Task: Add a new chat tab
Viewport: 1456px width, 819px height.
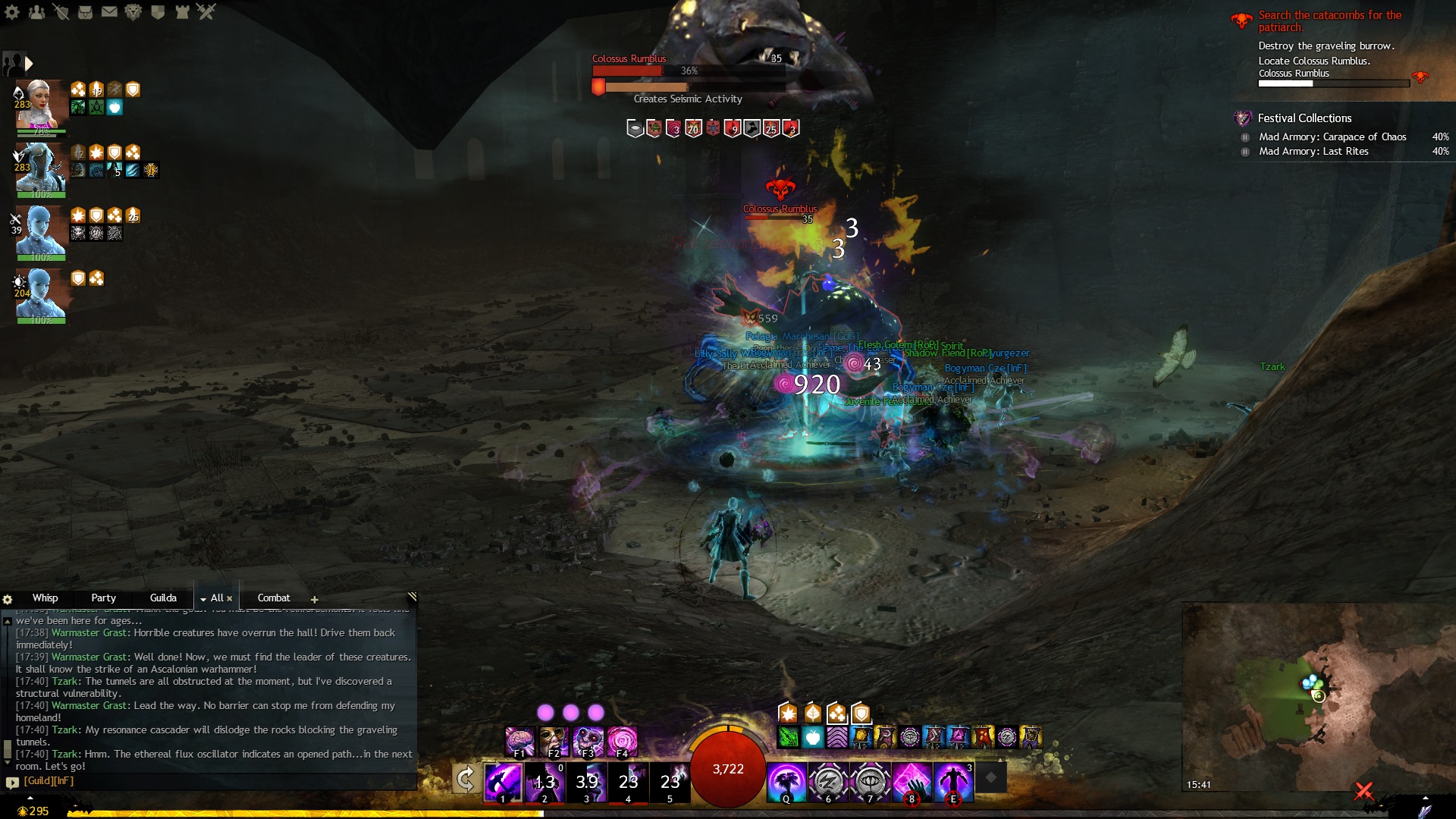Action: [314, 599]
